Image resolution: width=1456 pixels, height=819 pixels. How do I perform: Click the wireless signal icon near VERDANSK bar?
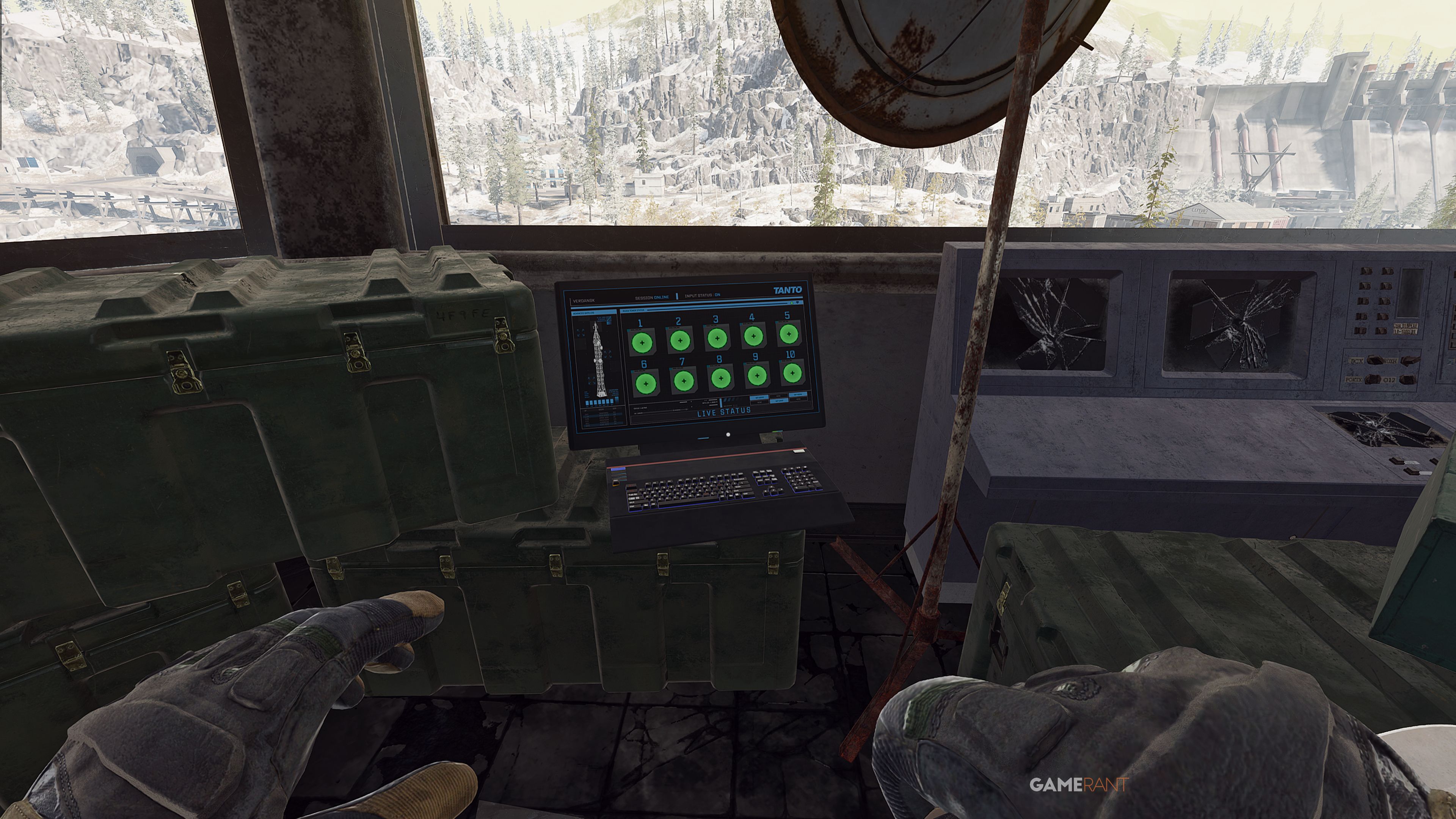coord(798,303)
